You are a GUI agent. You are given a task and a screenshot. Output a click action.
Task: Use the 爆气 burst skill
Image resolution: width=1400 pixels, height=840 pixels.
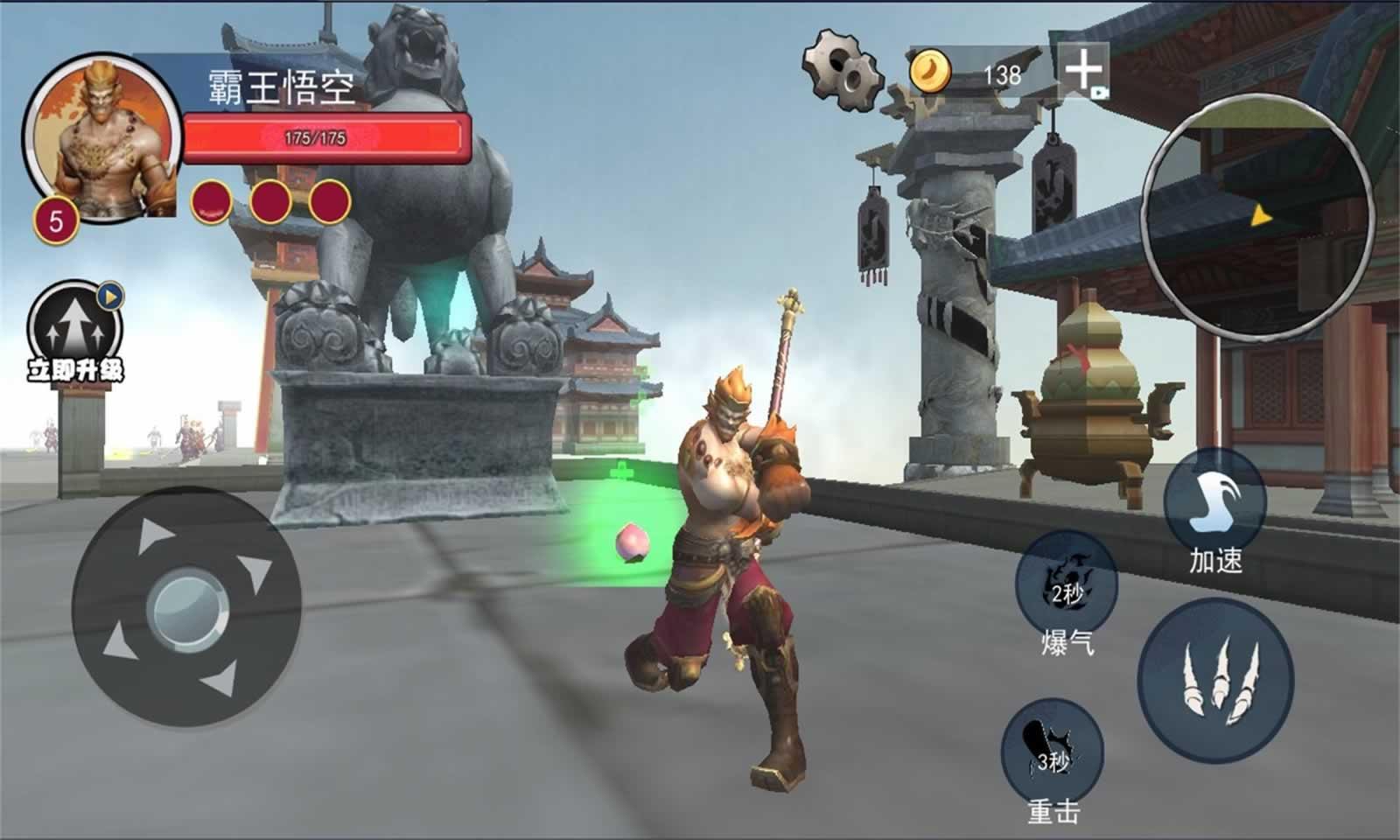(1067, 584)
